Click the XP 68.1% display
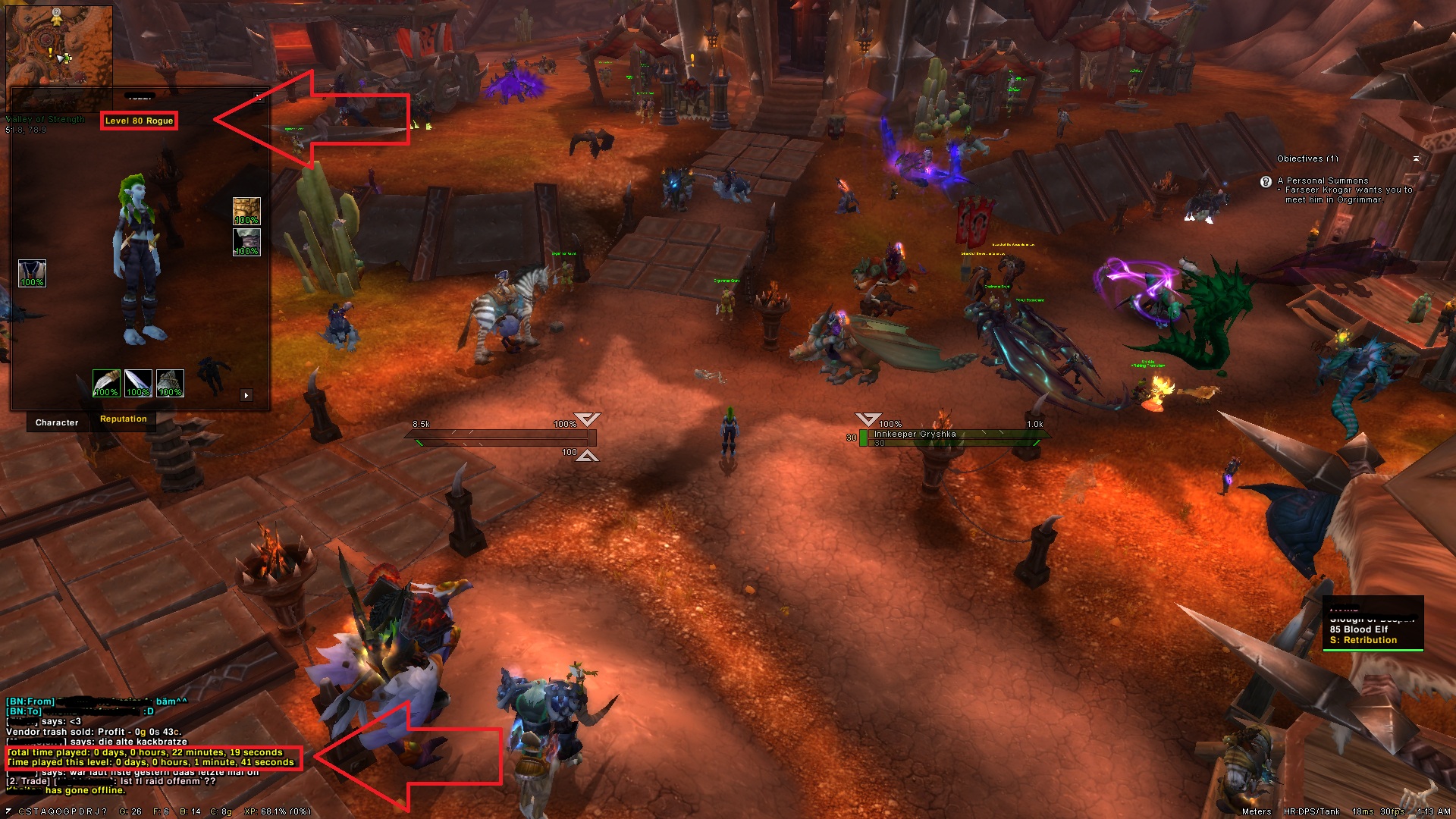The height and width of the screenshot is (819, 1456). pyautogui.click(x=277, y=811)
